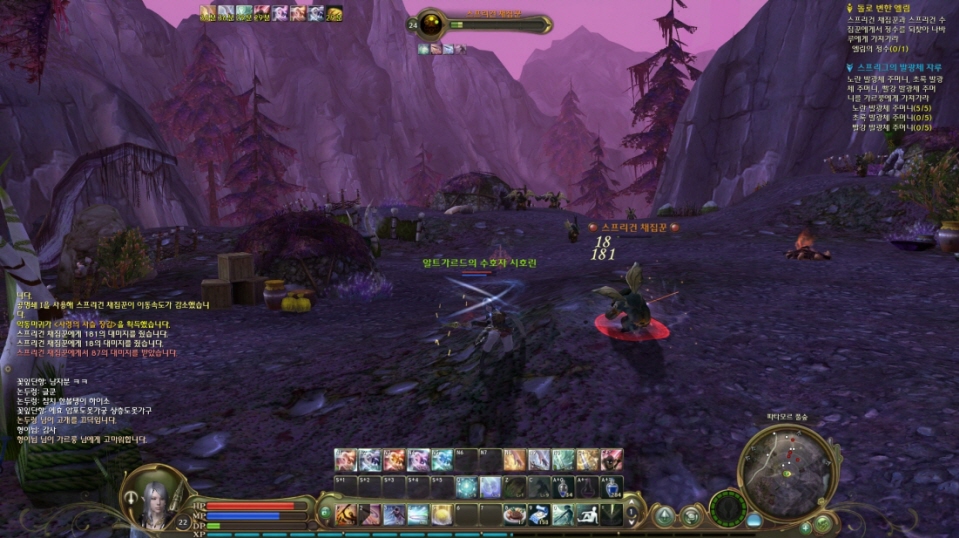Image resolution: width=959 pixels, height=538 pixels.
Task: Click the yellow buff icon in the buff bar
Action: point(334,13)
